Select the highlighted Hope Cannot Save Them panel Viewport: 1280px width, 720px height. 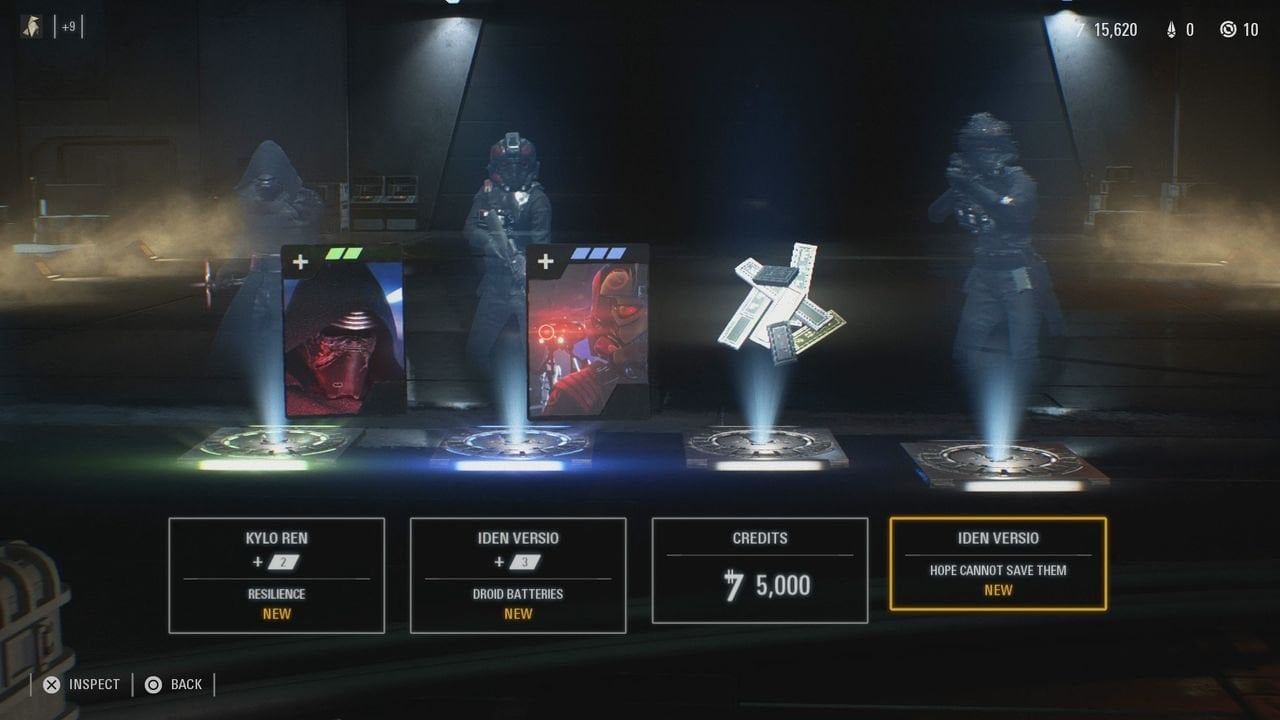[x=997, y=563]
